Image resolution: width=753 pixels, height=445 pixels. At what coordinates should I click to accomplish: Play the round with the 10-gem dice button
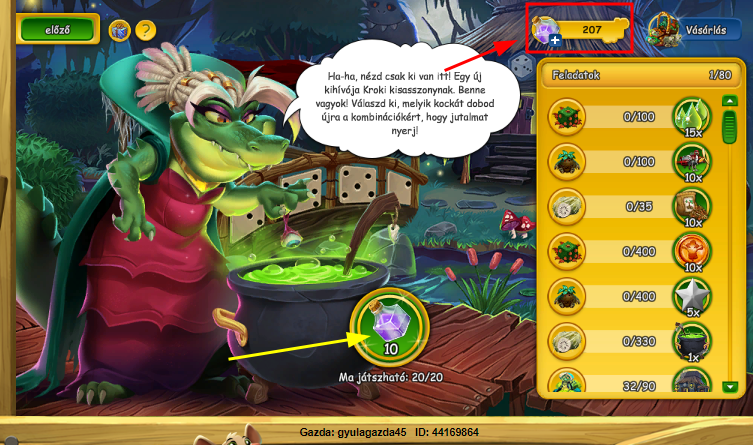tap(389, 330)
